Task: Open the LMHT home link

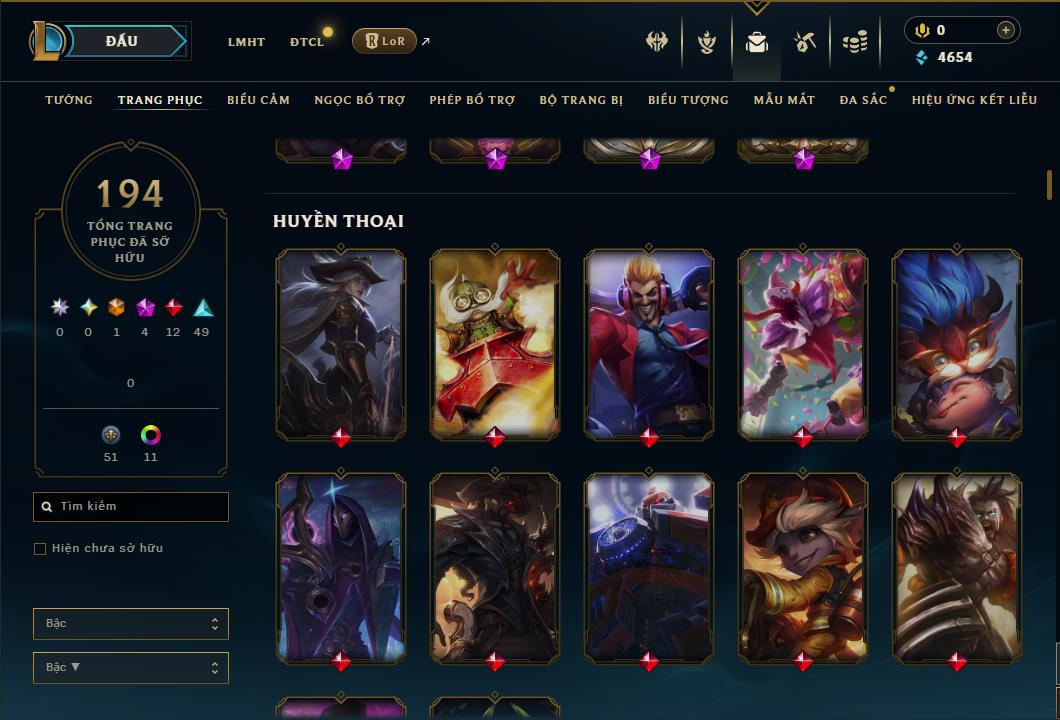Action: coord(246,42)
